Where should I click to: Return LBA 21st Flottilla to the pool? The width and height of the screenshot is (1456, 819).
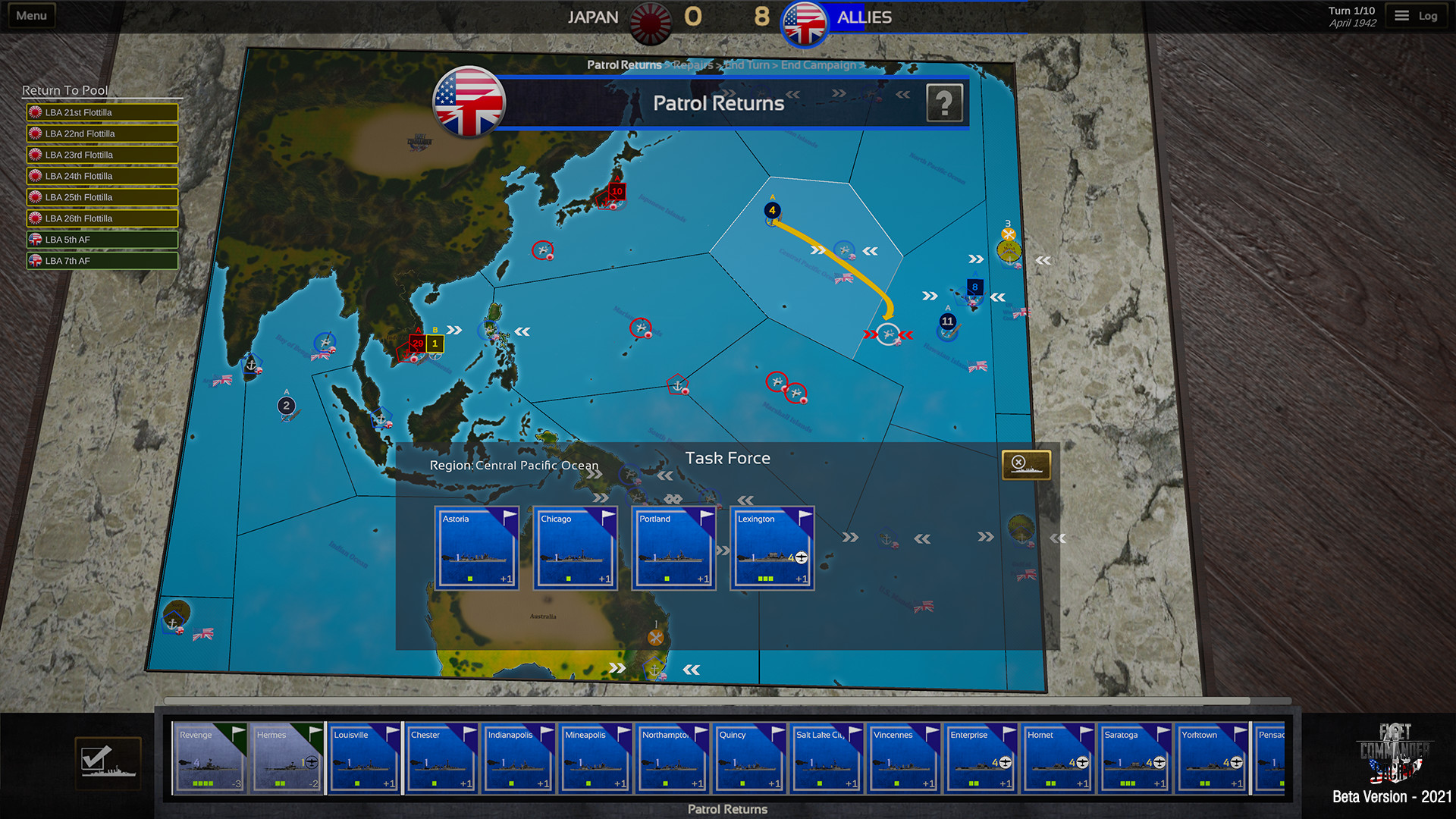click(x=102, y=111)
